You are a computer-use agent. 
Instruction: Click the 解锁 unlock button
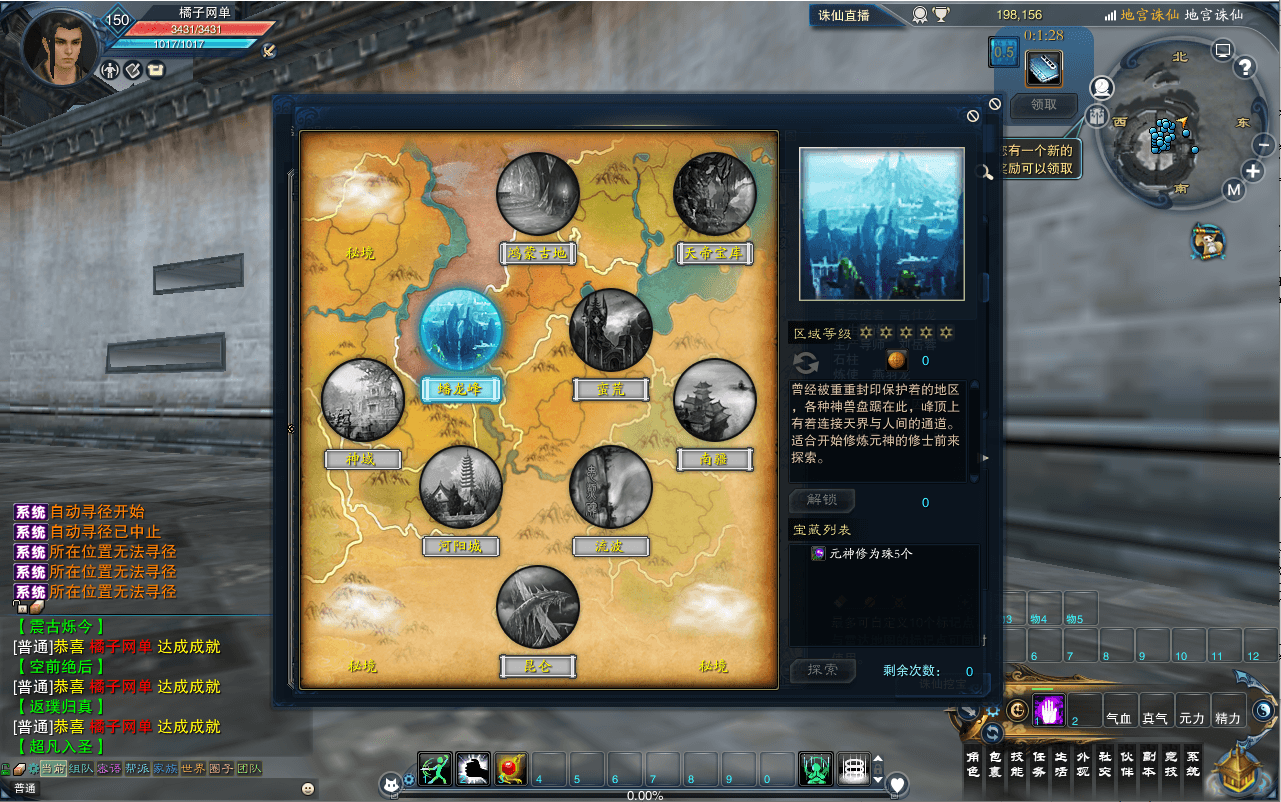pos(823,500)
